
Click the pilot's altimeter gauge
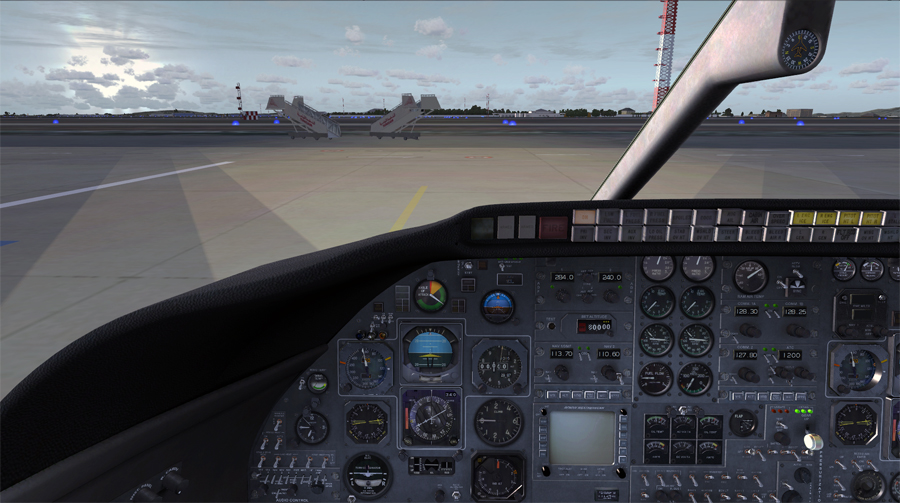[498, 366]
